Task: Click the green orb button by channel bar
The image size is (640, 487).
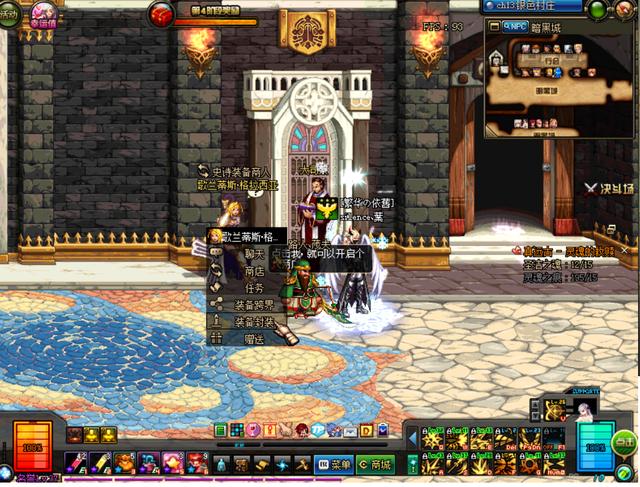Action: [x=599, y=9]
